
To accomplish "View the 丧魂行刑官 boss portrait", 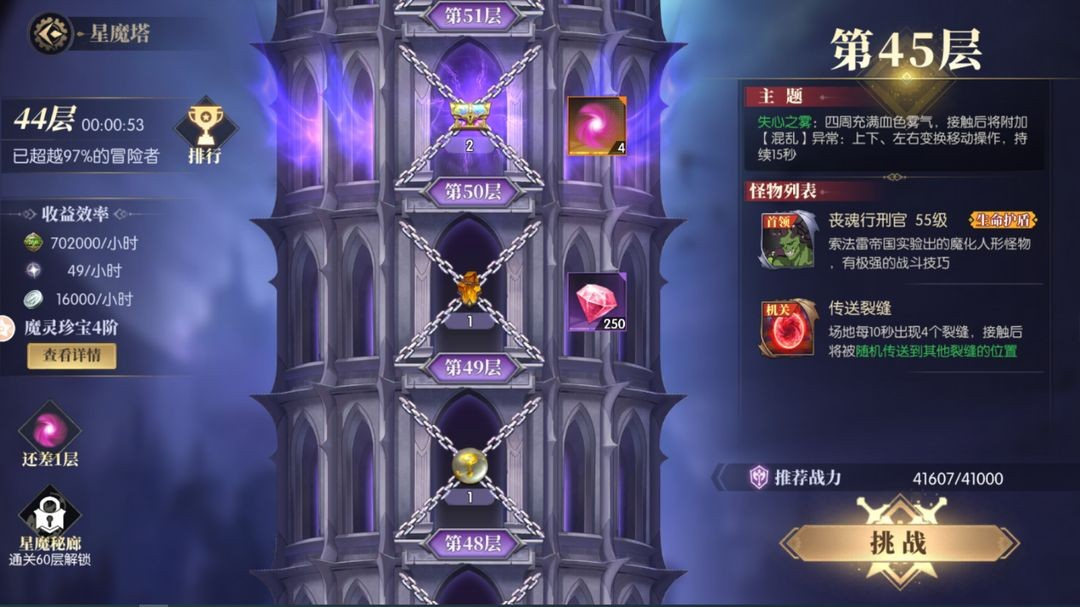I will point(787,240).
